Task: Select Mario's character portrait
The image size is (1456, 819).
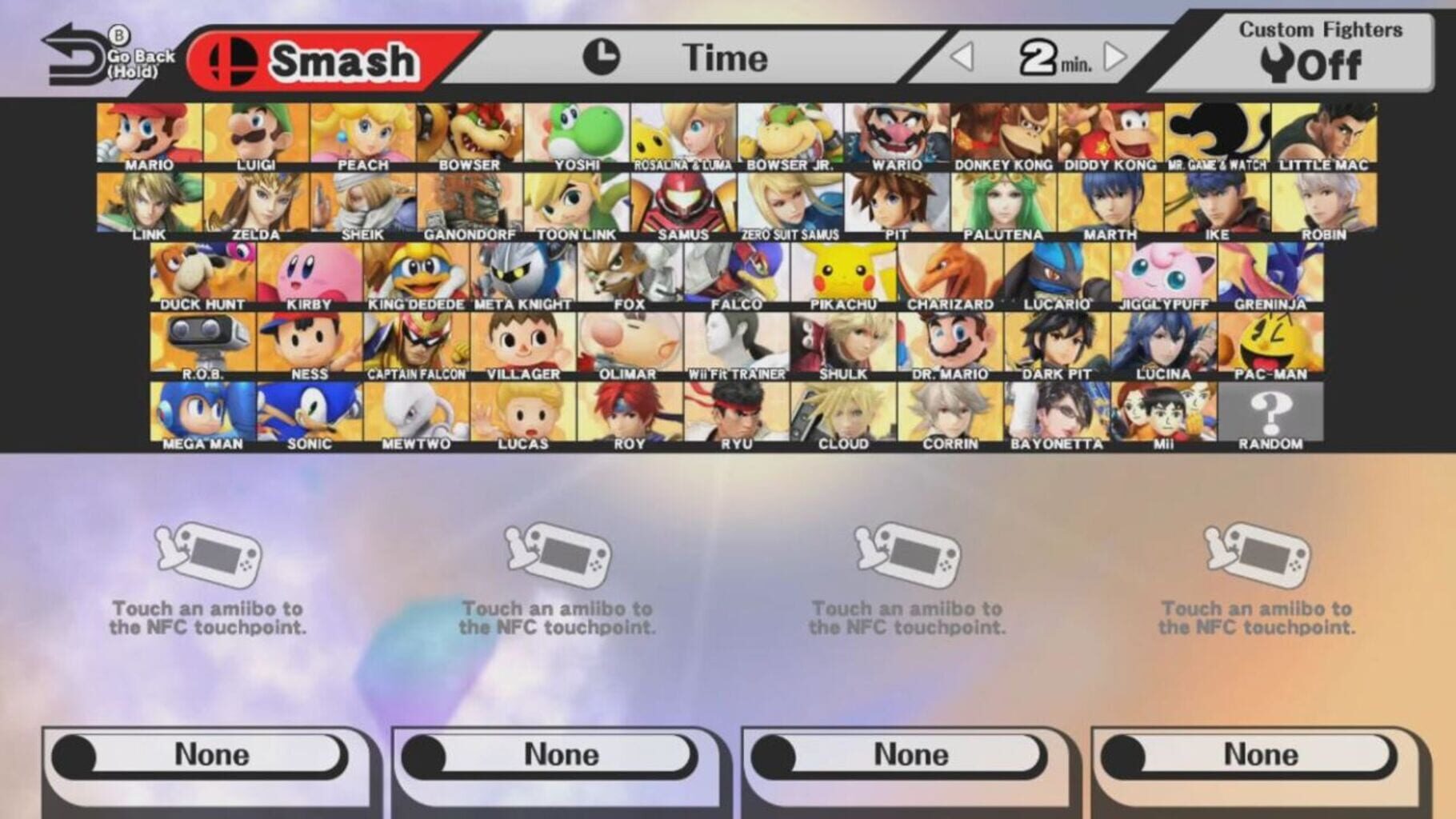Action: click(149, 136)
